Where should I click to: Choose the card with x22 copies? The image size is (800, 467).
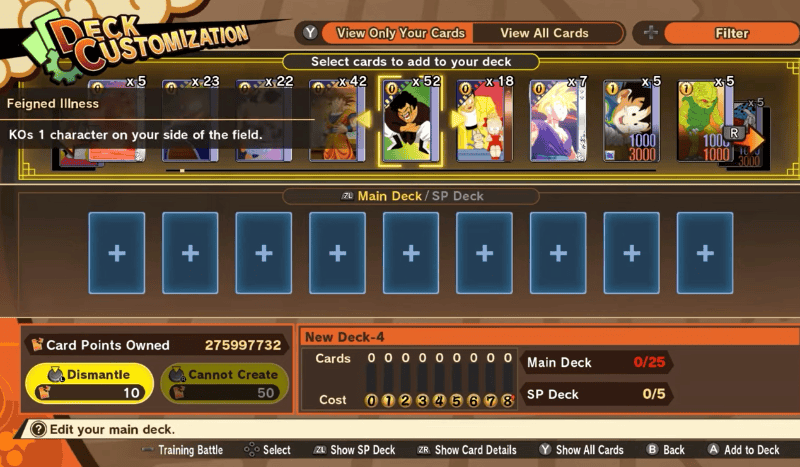[x=263, y=122]
